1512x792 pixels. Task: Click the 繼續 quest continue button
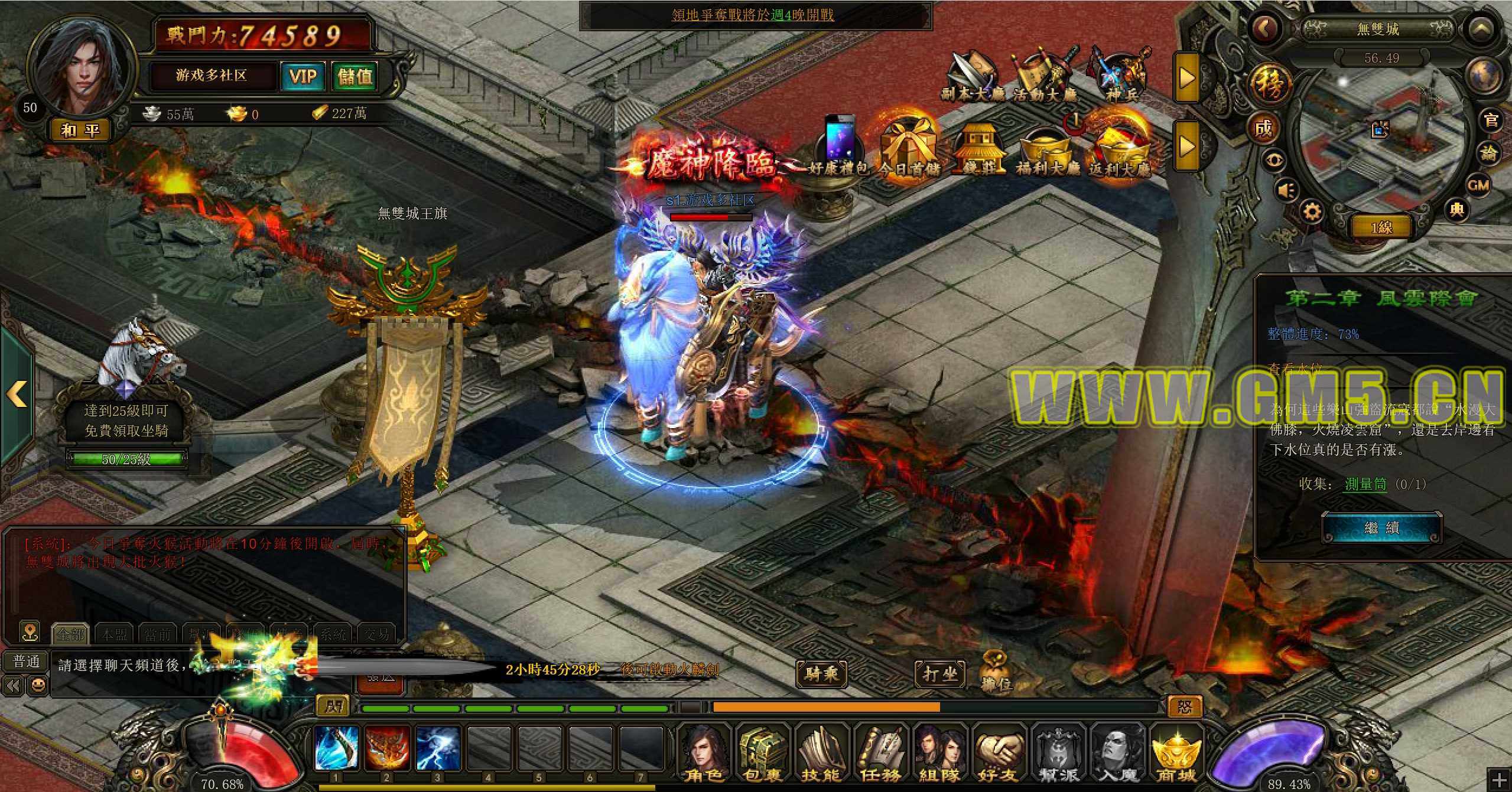click(1381, 527)
